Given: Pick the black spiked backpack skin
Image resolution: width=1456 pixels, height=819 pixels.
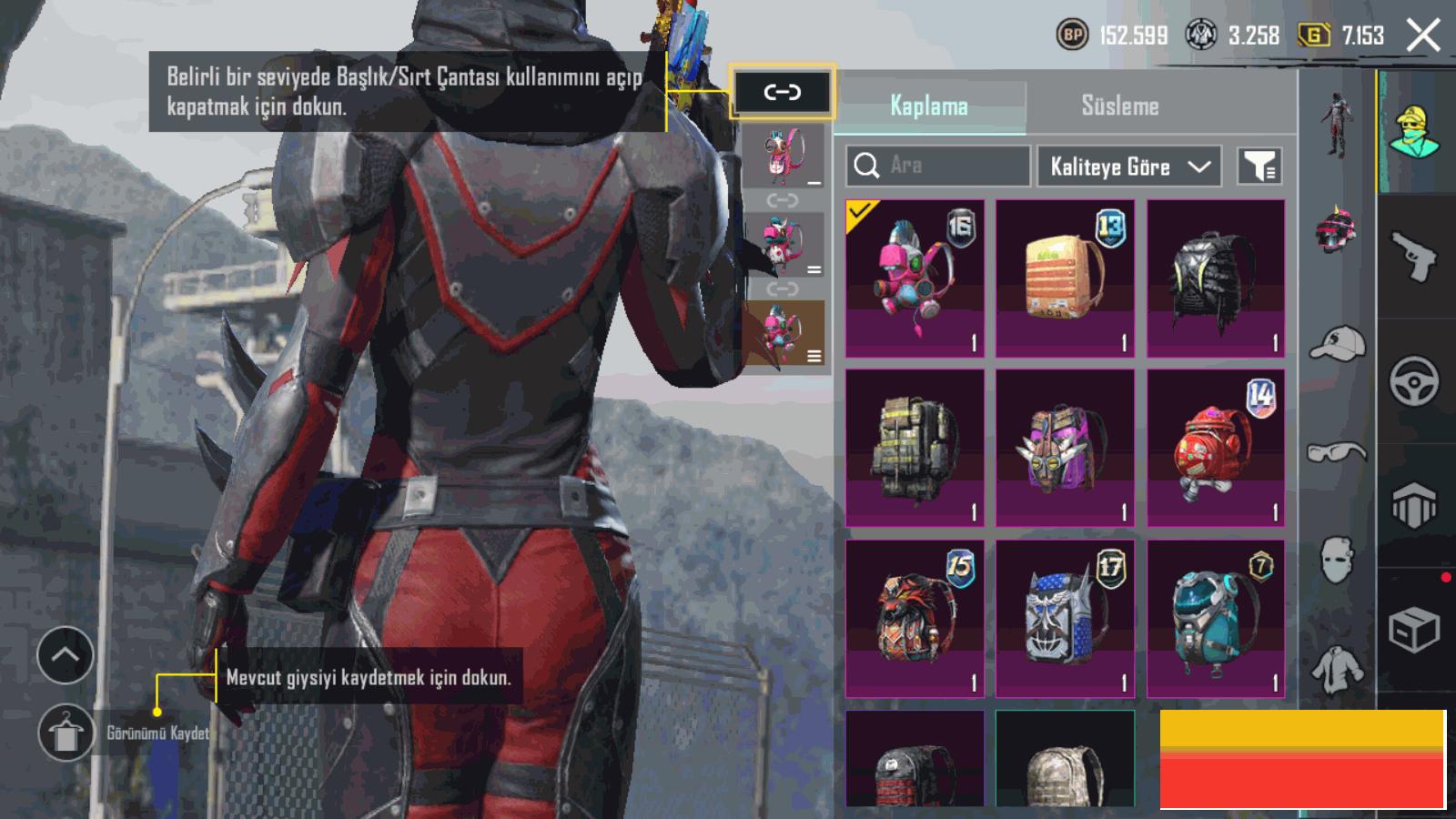Looking at the screenshot, I should (1216, 278).
